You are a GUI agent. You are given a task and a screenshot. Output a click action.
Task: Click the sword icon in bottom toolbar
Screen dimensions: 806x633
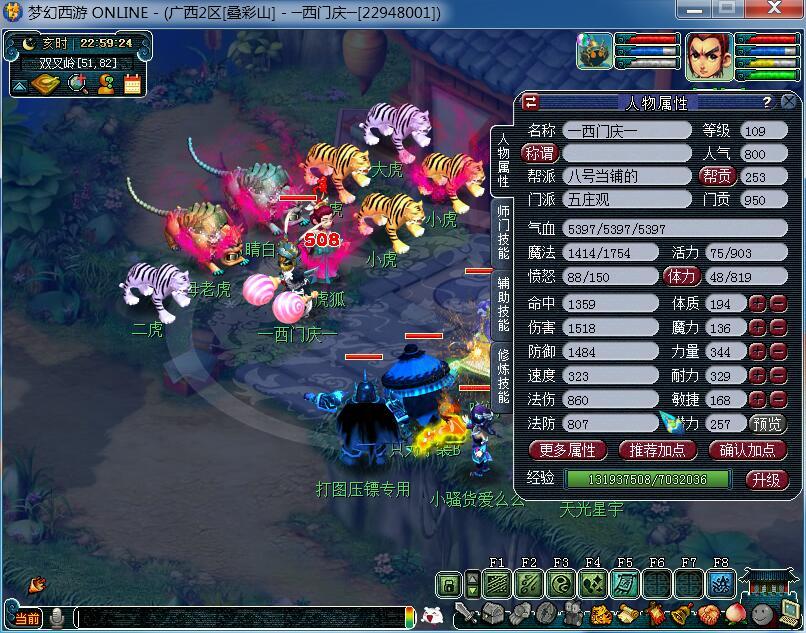pyautogui.click(x=467, y=613)
